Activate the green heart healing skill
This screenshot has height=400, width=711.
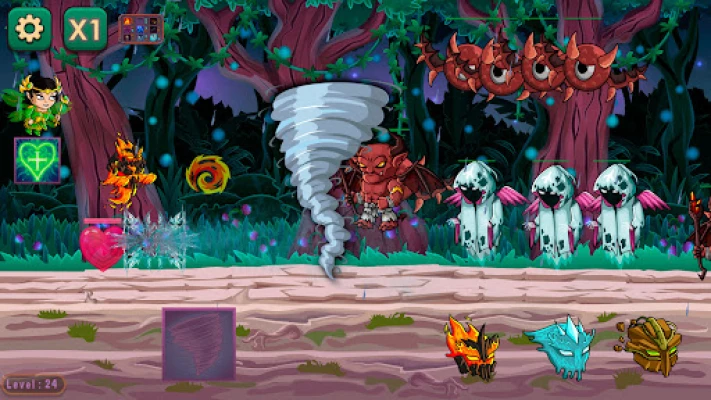[x=37, y=160]
